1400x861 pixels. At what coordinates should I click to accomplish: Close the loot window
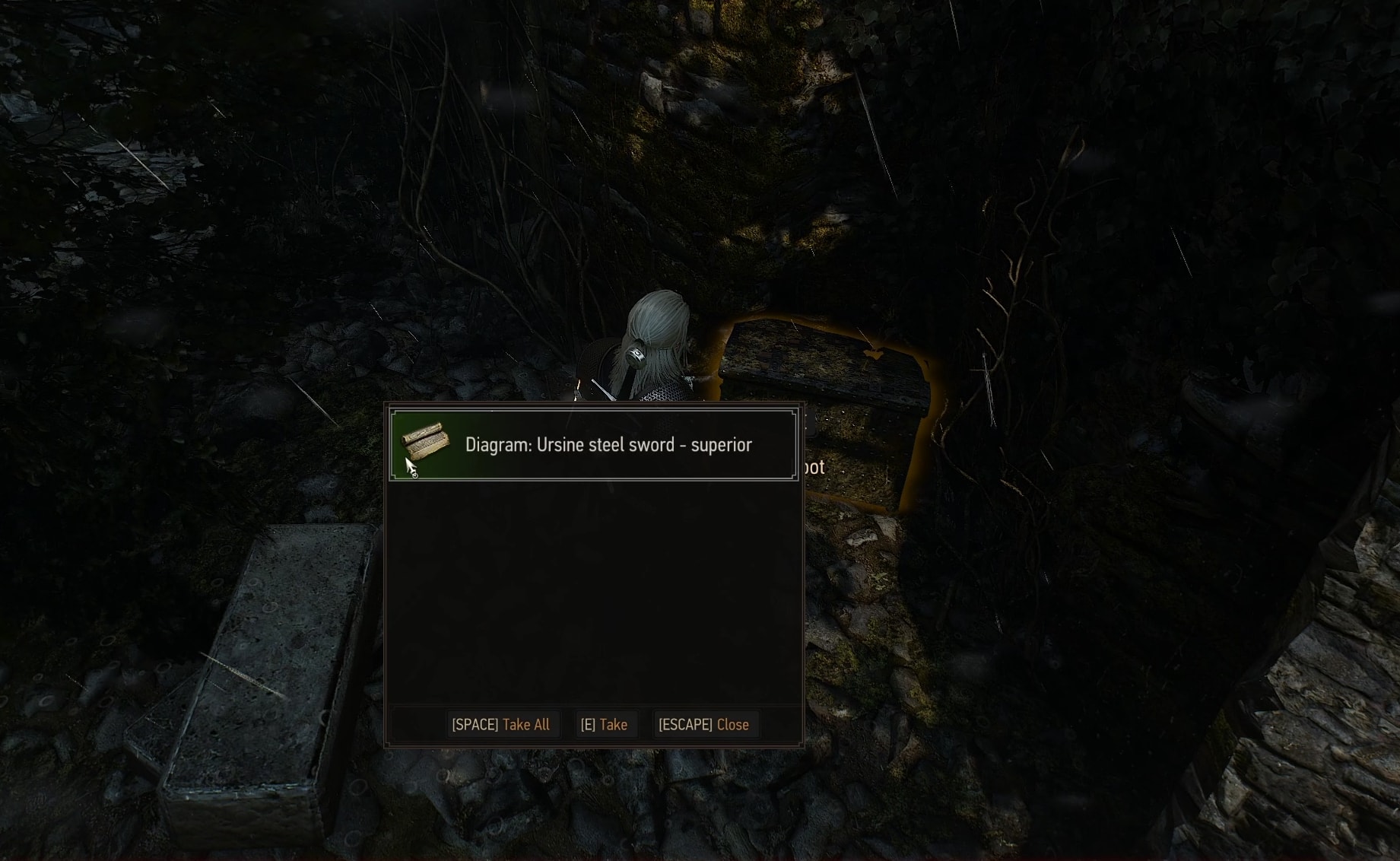click(703, 725)
